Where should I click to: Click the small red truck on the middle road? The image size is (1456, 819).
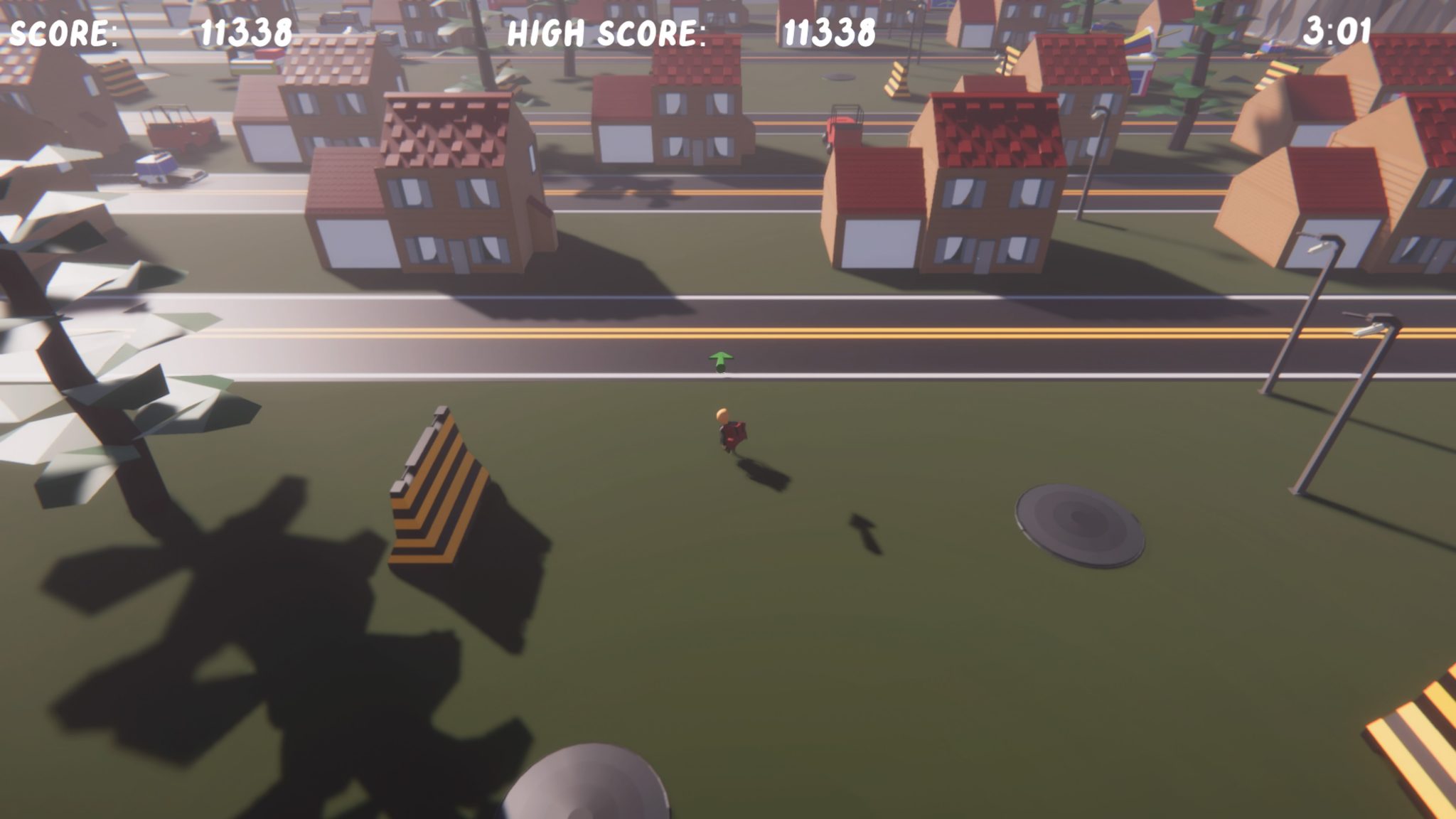click(x=842, y=124)
